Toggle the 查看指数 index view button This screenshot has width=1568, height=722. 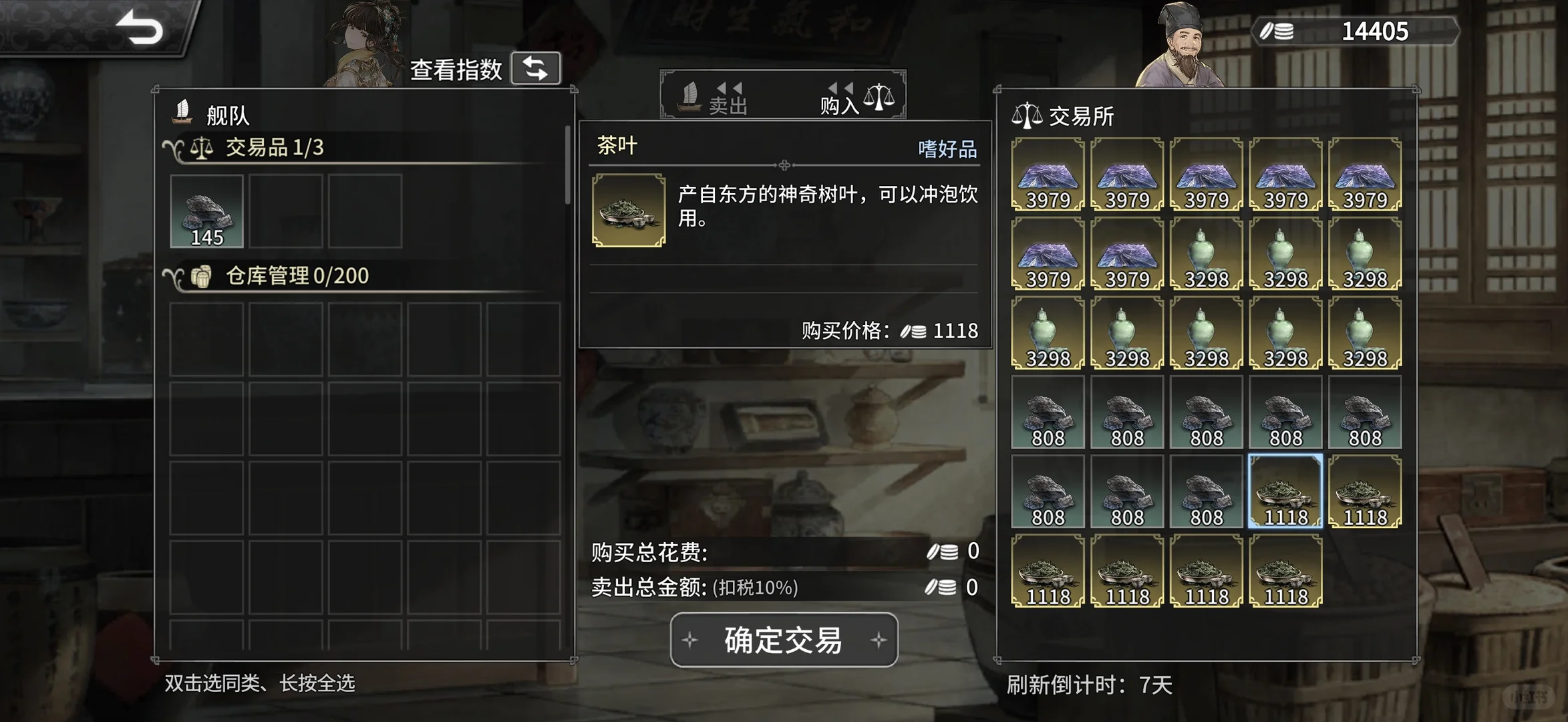[535, 68]
